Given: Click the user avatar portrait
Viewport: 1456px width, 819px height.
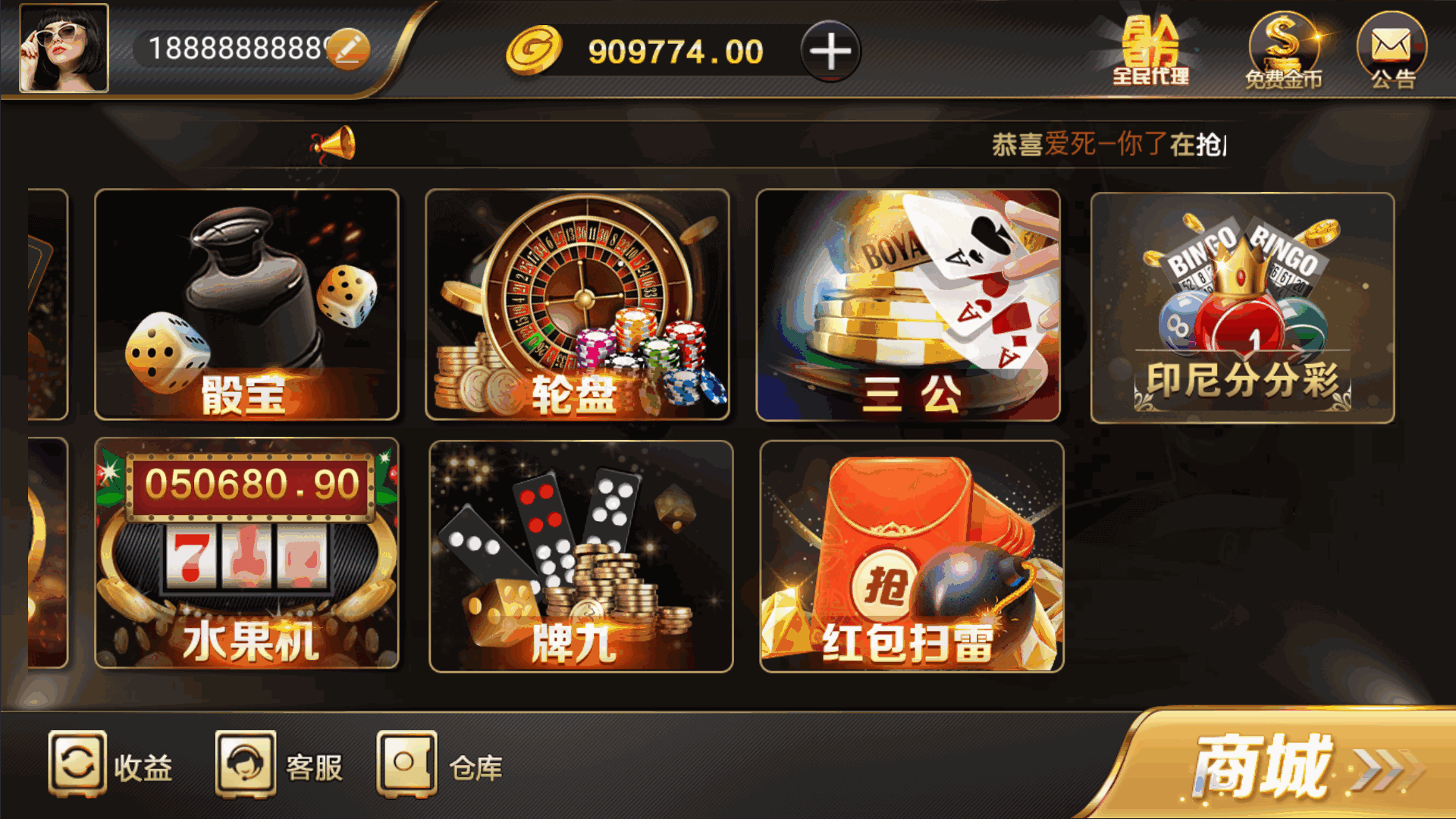Looking at the screenshot, I should coord(64,47).
